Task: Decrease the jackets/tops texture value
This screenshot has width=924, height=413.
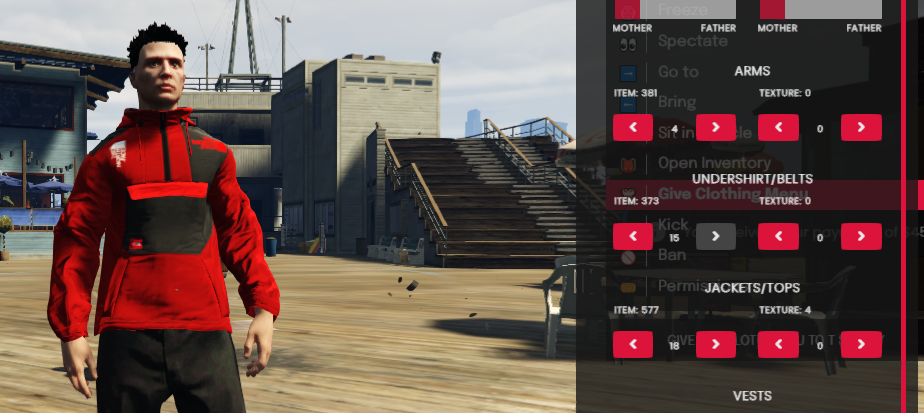Action: click(x=779, y=344)
